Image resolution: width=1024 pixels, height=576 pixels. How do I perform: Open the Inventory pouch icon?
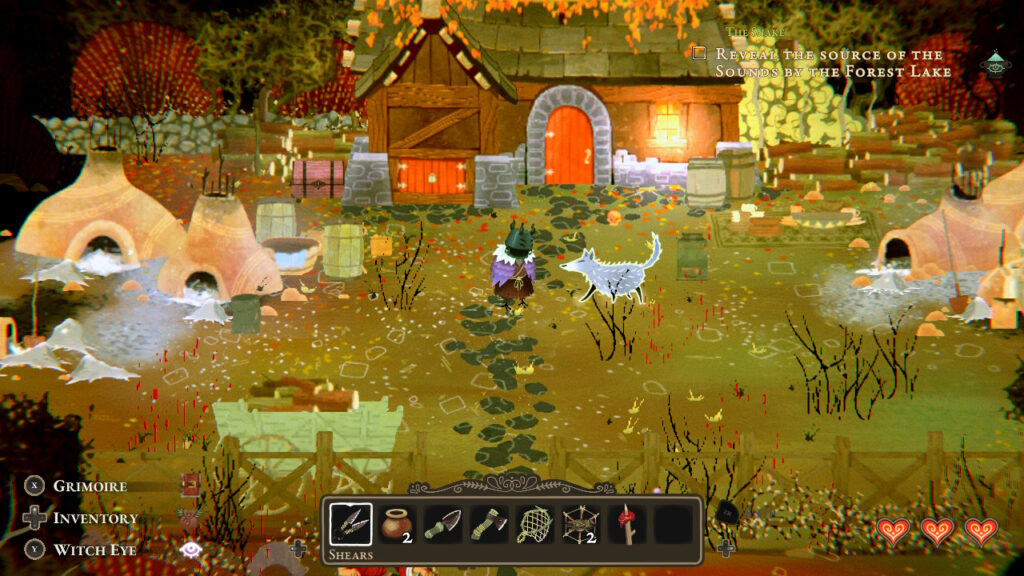pos(190,518)
